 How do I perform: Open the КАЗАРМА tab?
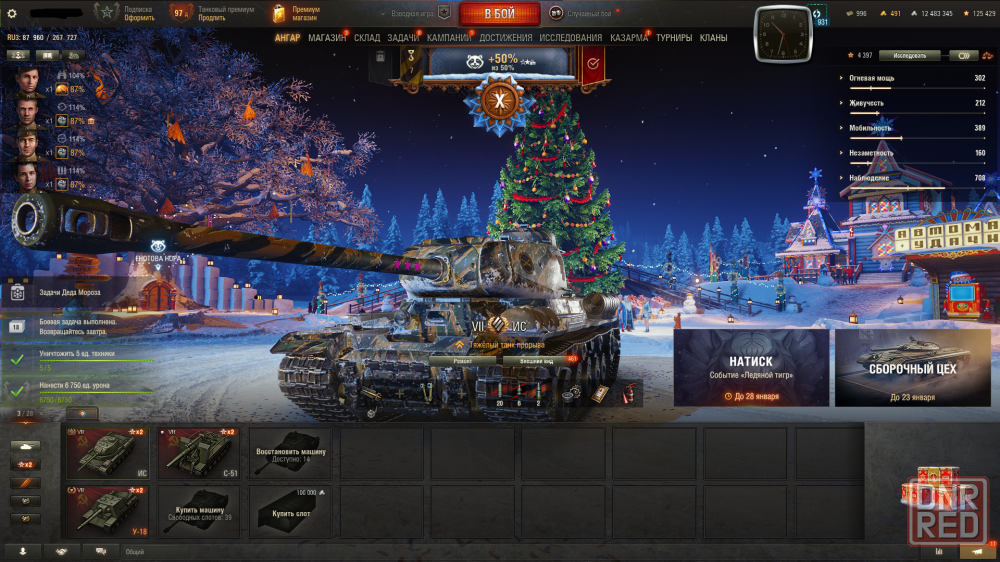[629, 38]
